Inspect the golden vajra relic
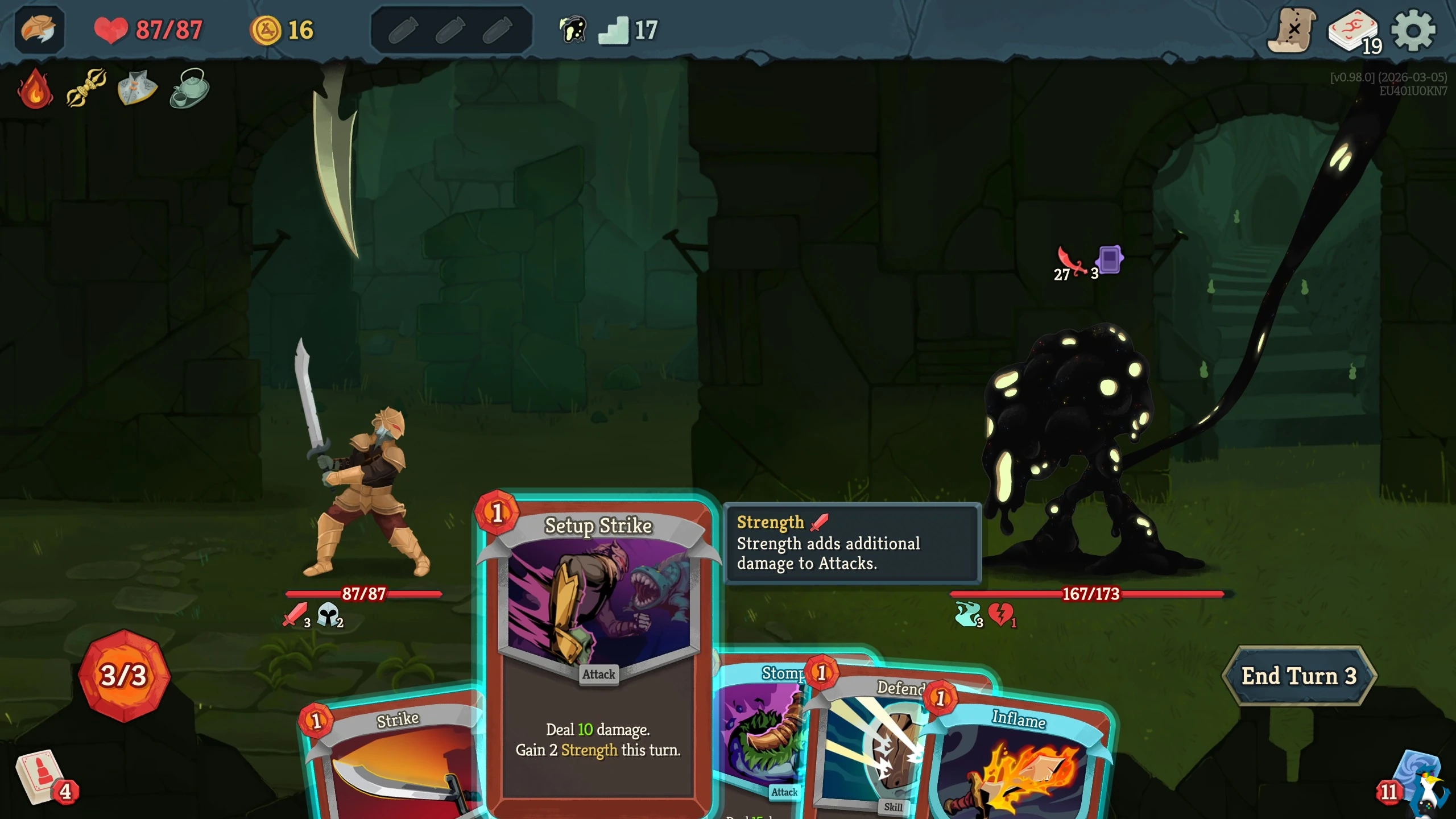 86,88
